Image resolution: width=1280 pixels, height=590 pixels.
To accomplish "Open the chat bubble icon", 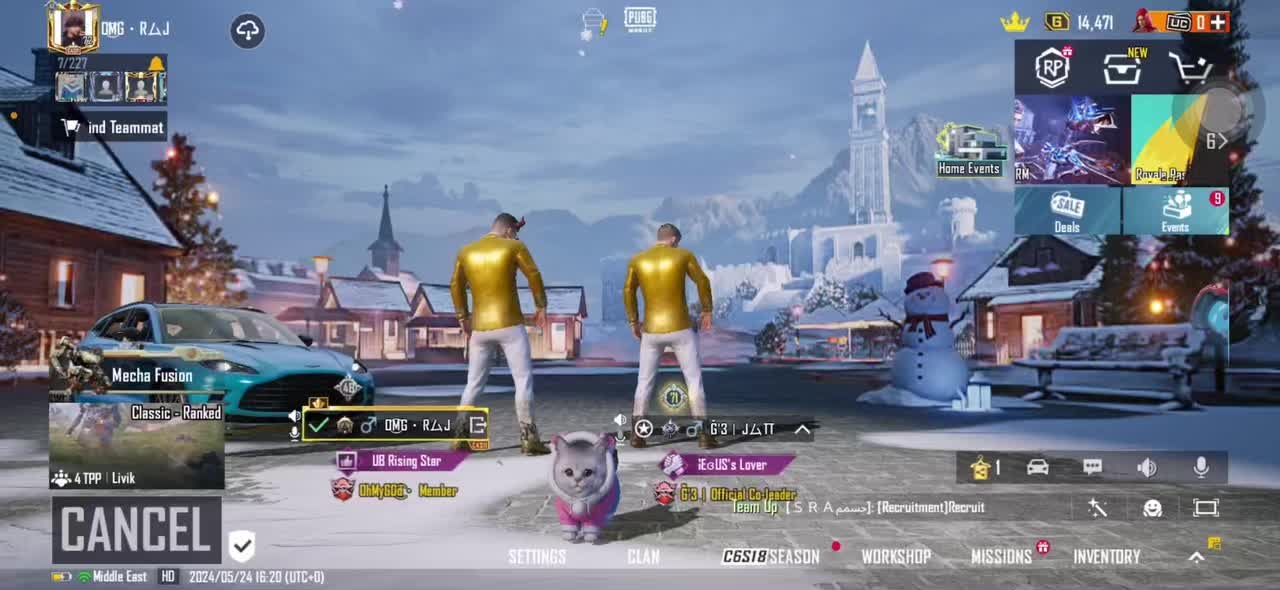I will tap(1092, 467).
